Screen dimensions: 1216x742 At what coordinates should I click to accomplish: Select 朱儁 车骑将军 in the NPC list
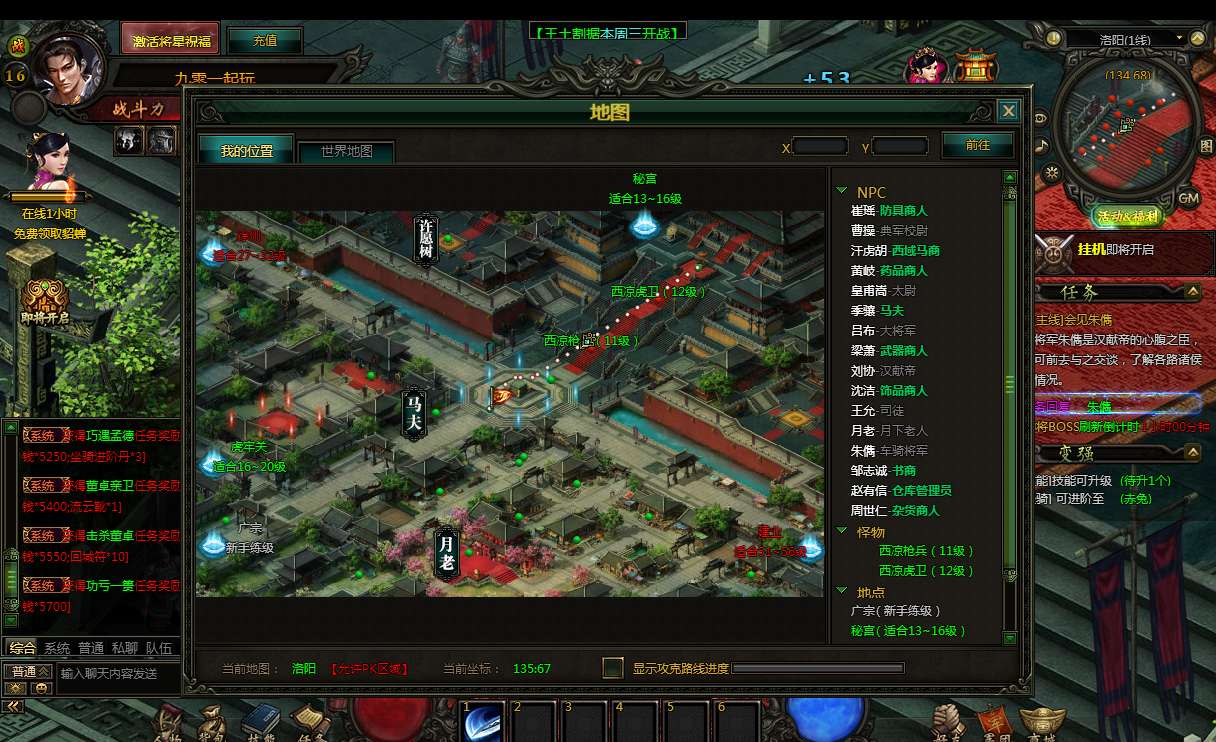pyautogui.click(x=889, y=451)
